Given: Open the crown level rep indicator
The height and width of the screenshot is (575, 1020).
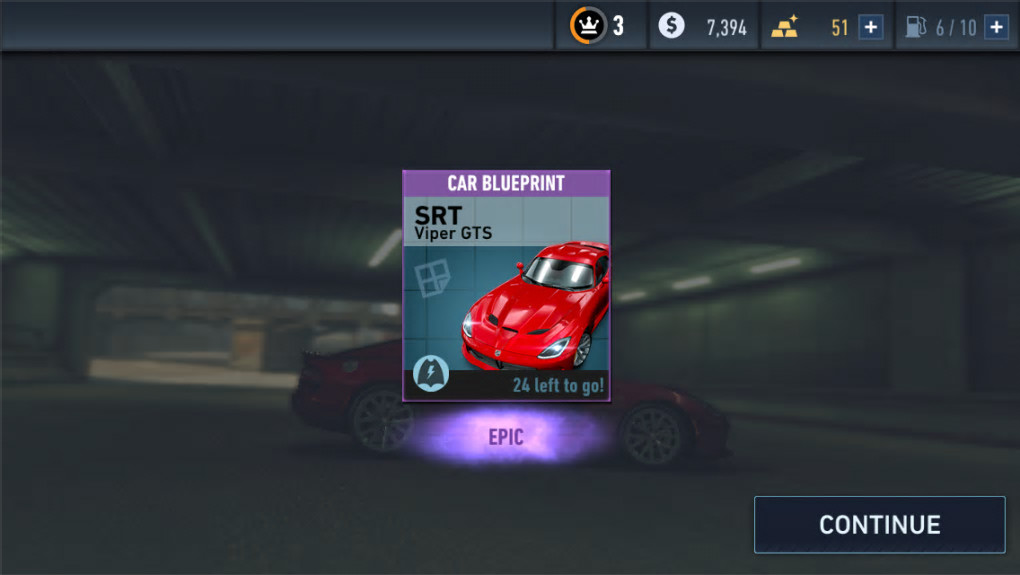Looking at the screenshot, I should coord(598,26).
